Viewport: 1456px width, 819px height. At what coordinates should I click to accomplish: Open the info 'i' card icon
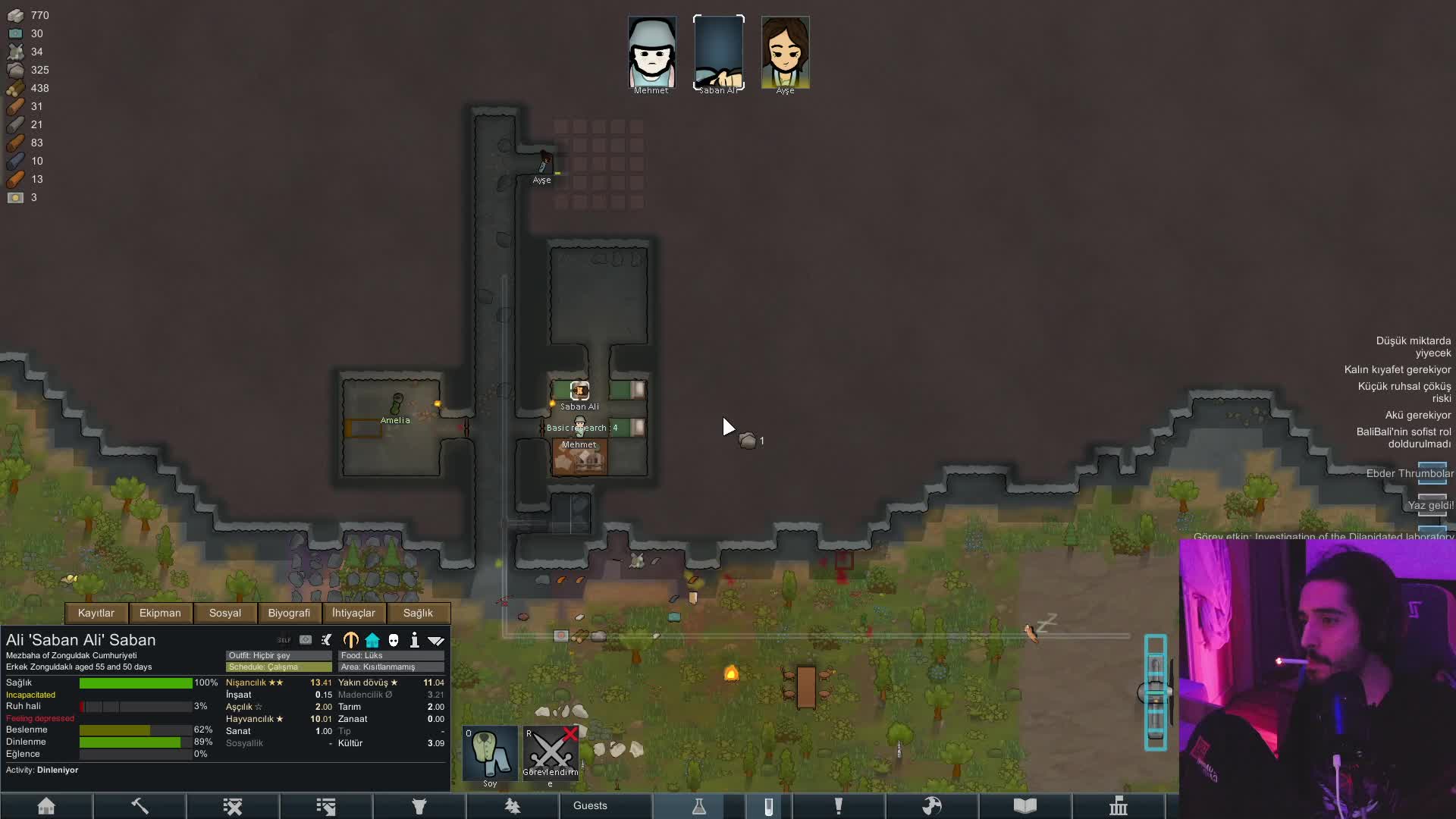[x=415, y=640]
